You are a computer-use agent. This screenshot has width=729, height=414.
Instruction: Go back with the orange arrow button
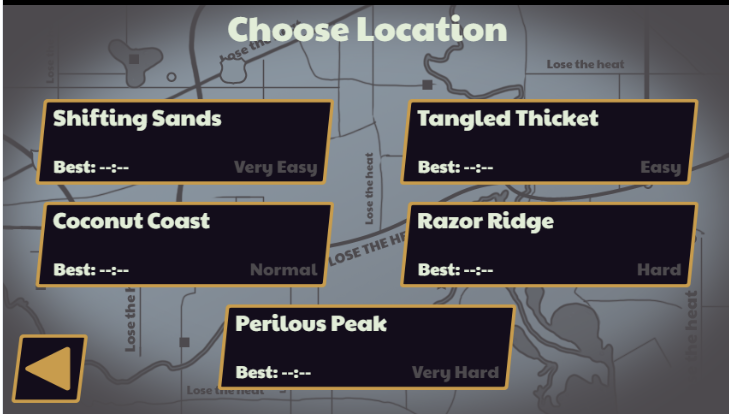49,368
